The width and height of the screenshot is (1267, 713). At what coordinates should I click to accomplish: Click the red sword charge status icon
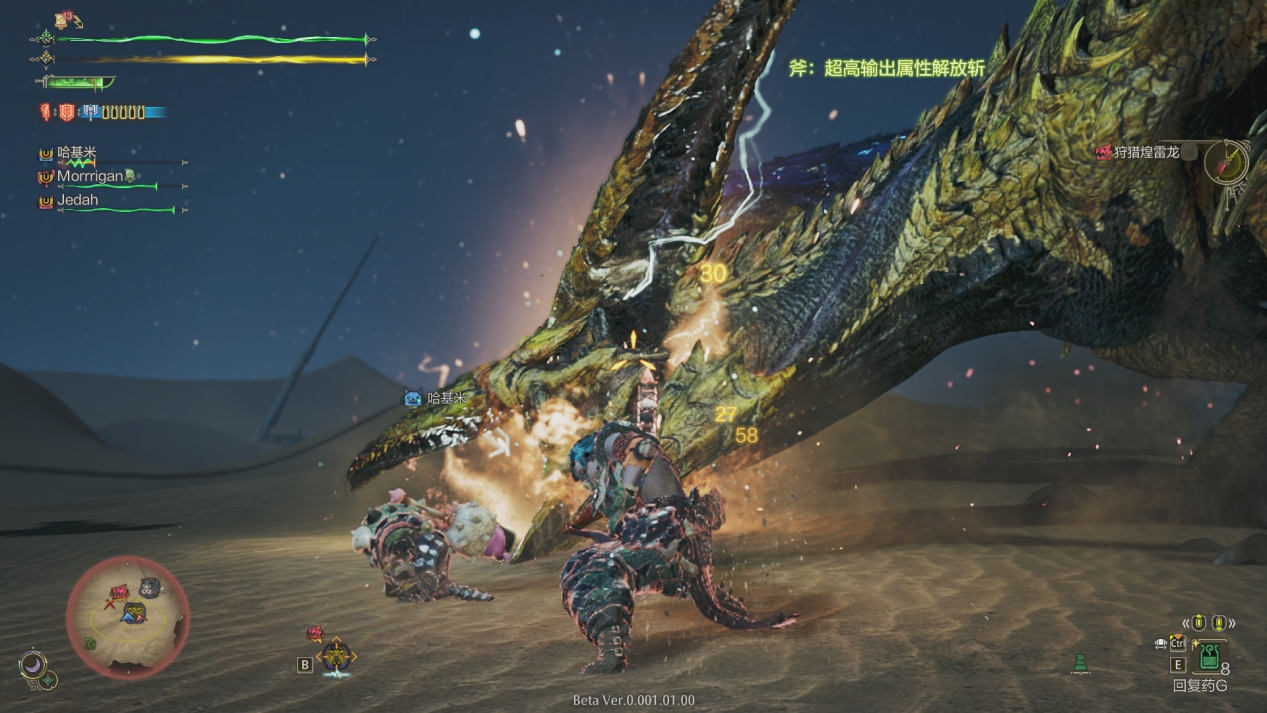(x=46, y=113)
